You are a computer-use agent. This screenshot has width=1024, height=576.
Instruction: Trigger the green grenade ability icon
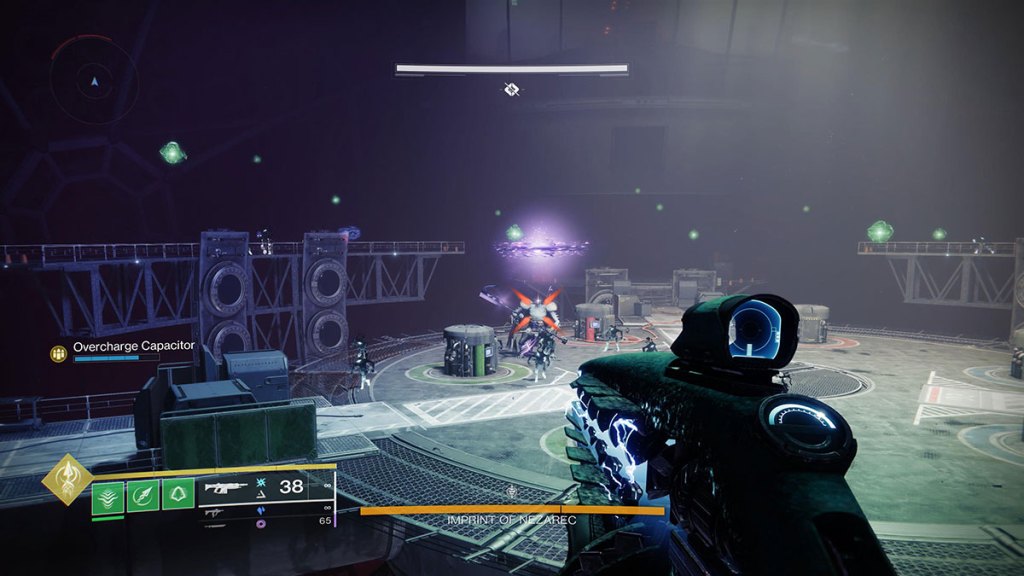pyautogui.click(x=178, y=494)
